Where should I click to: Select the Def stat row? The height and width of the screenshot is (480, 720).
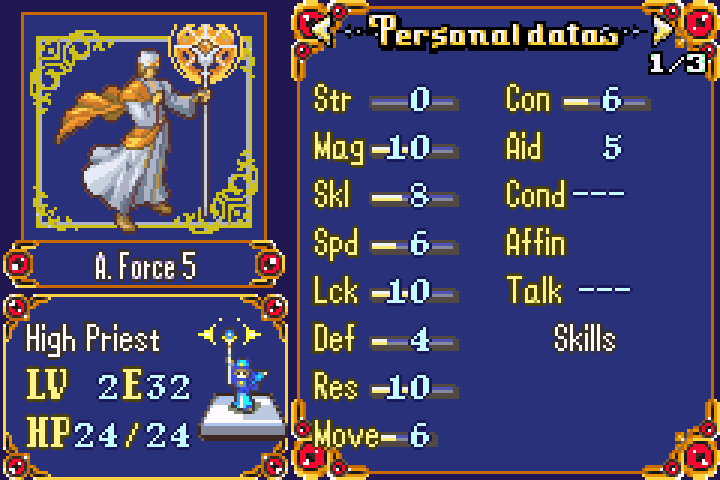point(385,340)
